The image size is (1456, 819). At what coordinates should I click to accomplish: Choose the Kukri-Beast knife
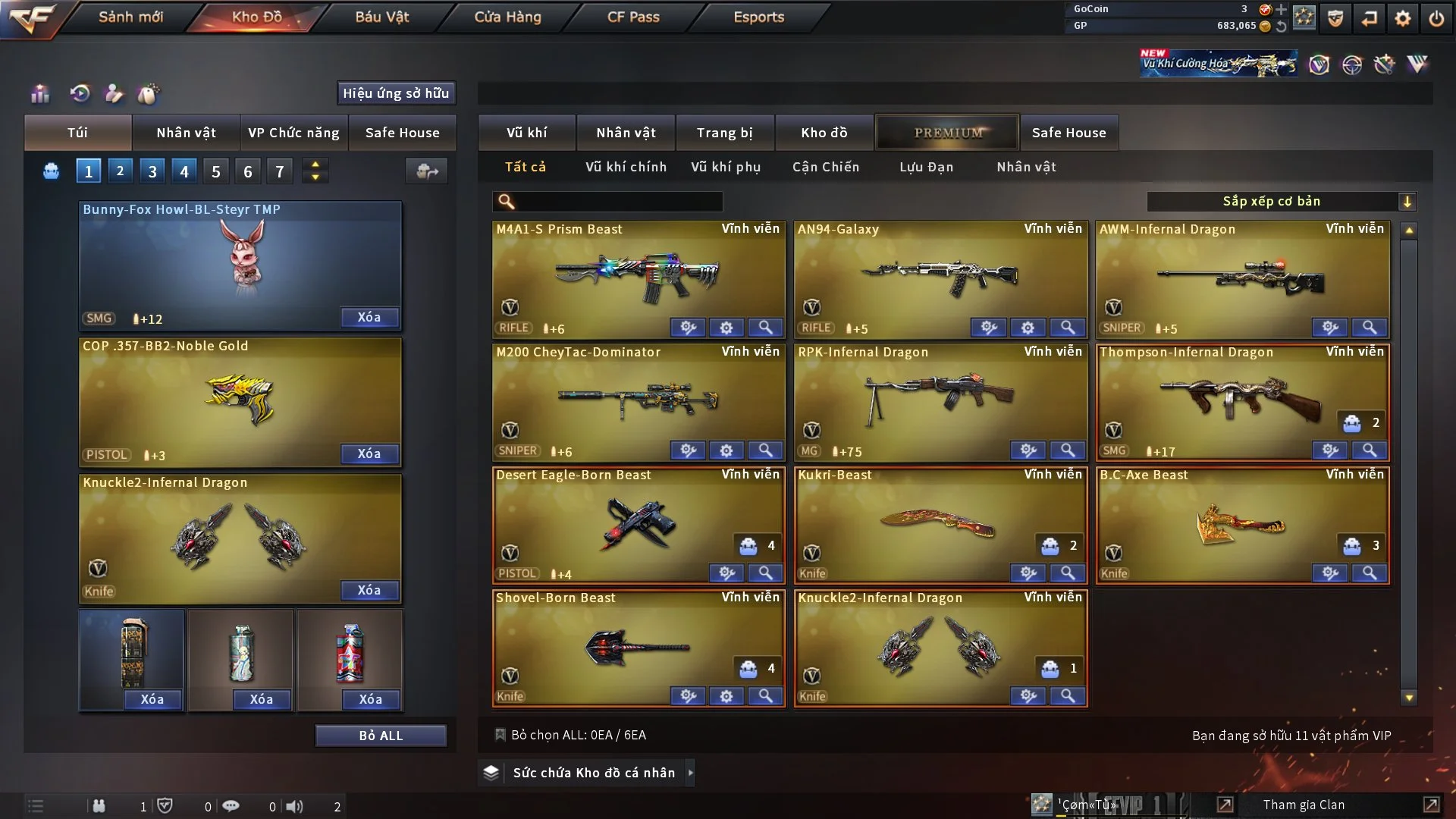940,522
